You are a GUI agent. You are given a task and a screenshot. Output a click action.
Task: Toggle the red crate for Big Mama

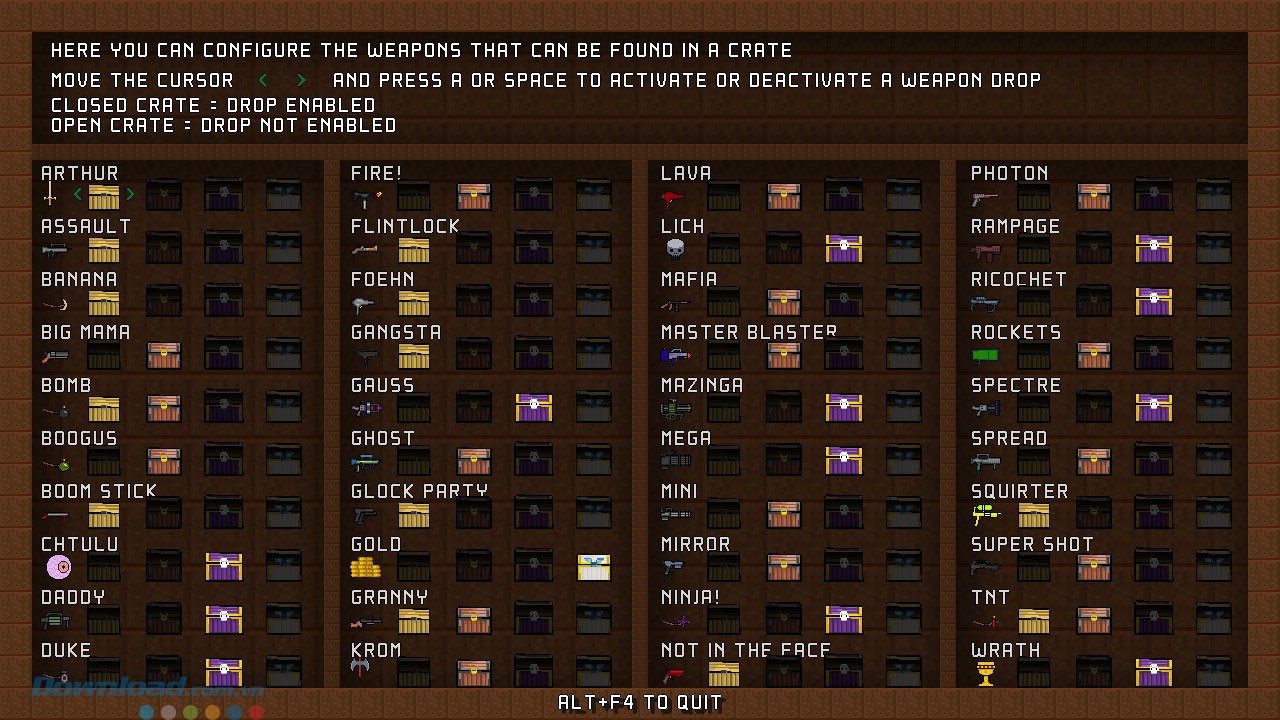coord(164,354)
